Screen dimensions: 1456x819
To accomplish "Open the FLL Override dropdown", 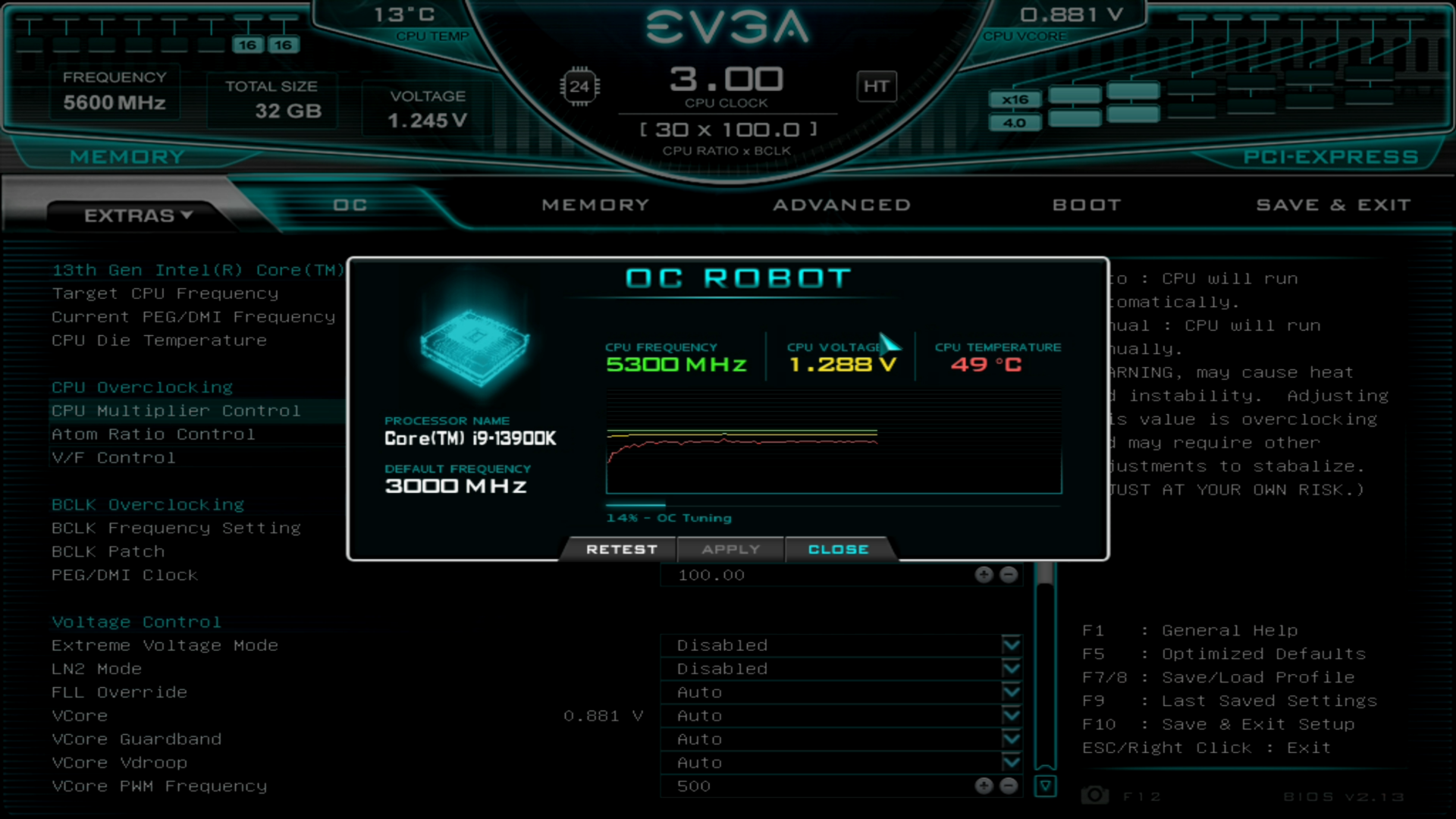I will tap(1011, 692).
